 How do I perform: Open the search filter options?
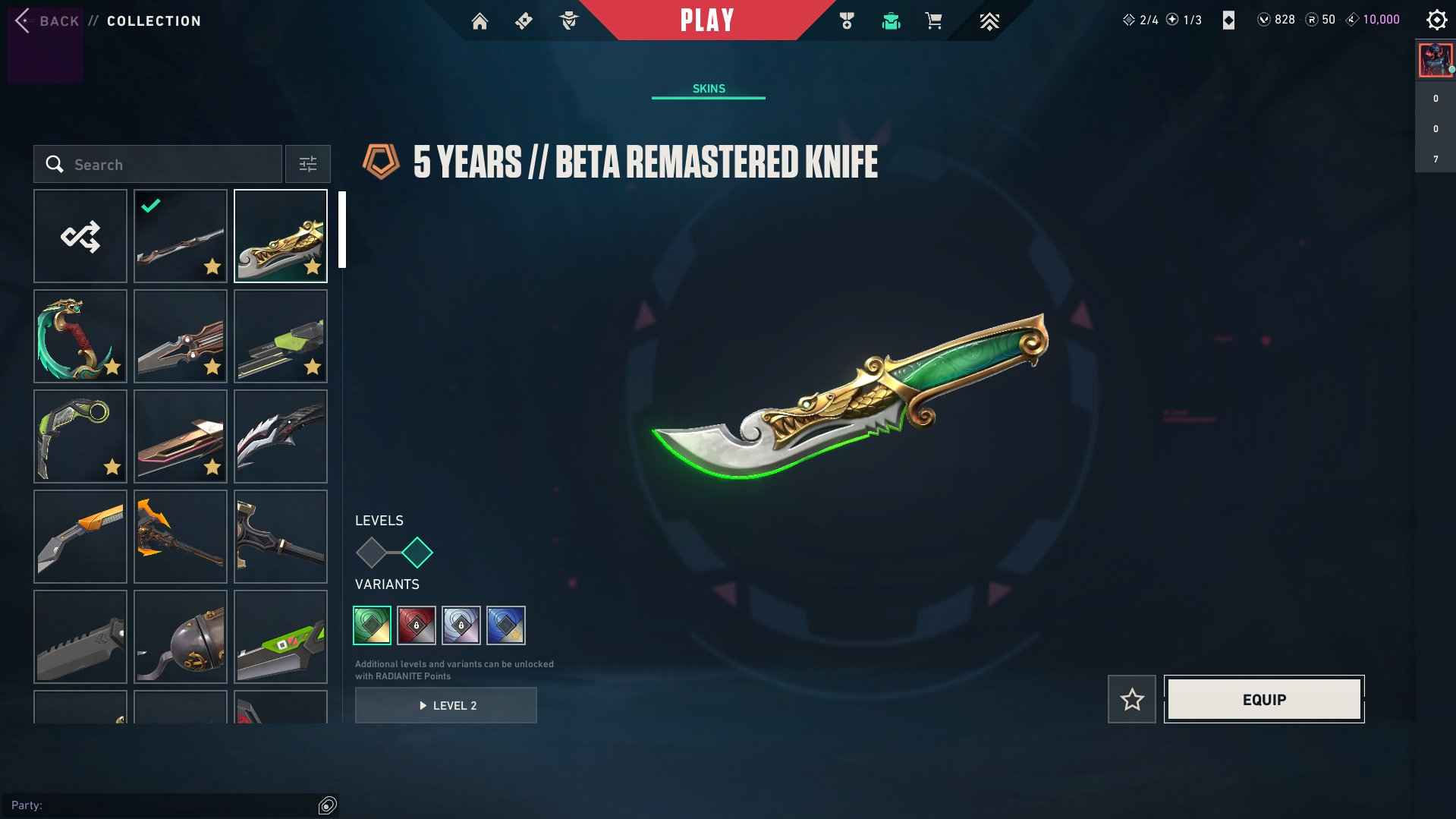coord(307,164)
